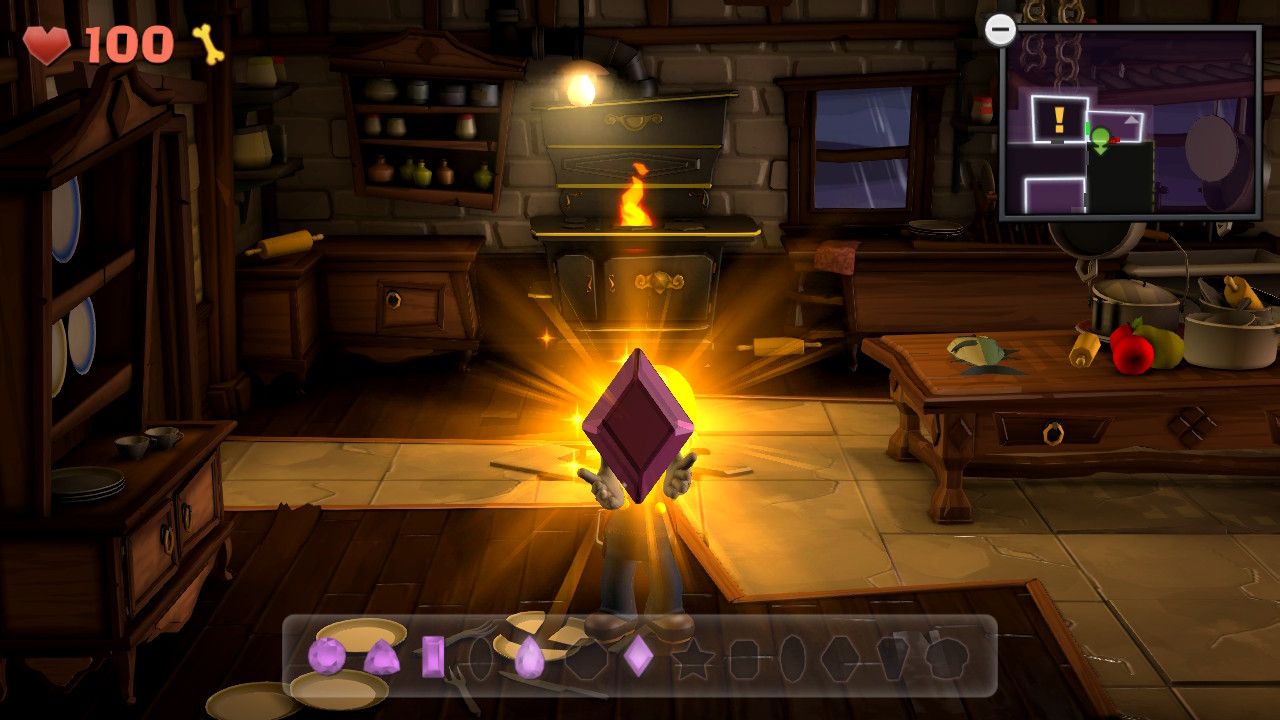Click the yellow exclamation room on the minimap
Image resolution: width=1280 pixels, height=720 pixels.
(x=1058, y=118)
